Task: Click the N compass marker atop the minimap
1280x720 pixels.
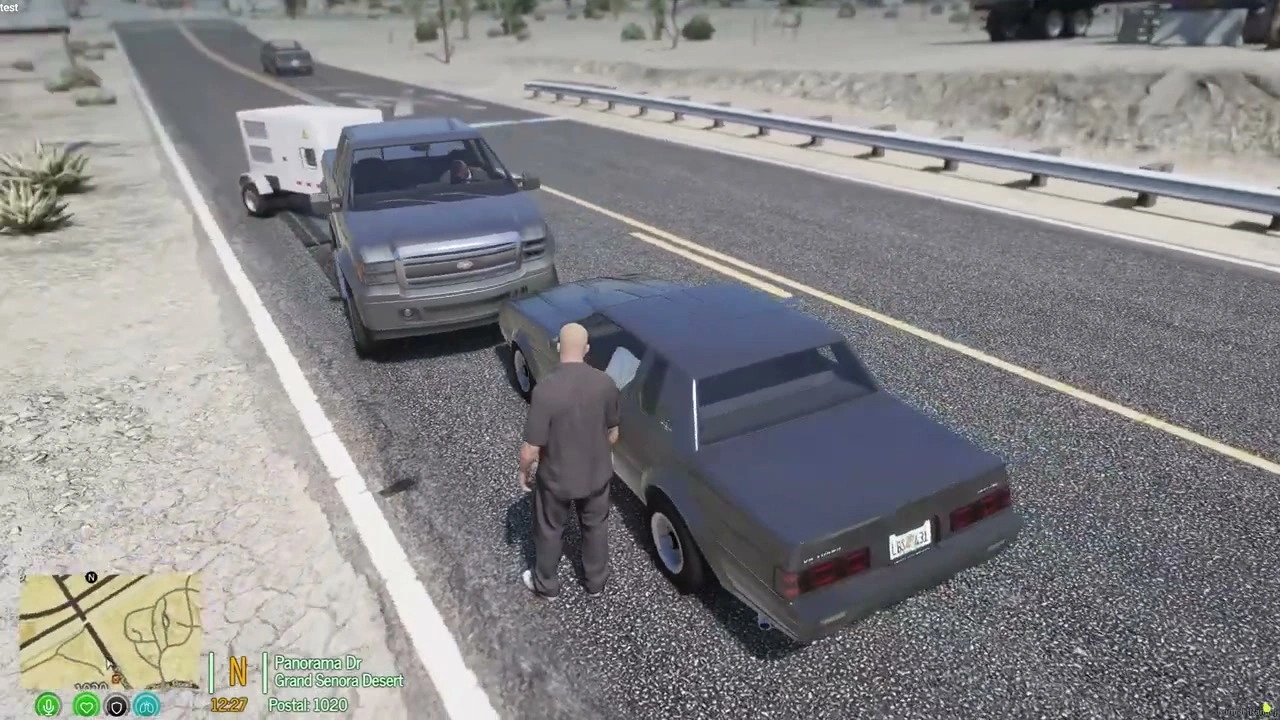Action: [x=91, y=577]
